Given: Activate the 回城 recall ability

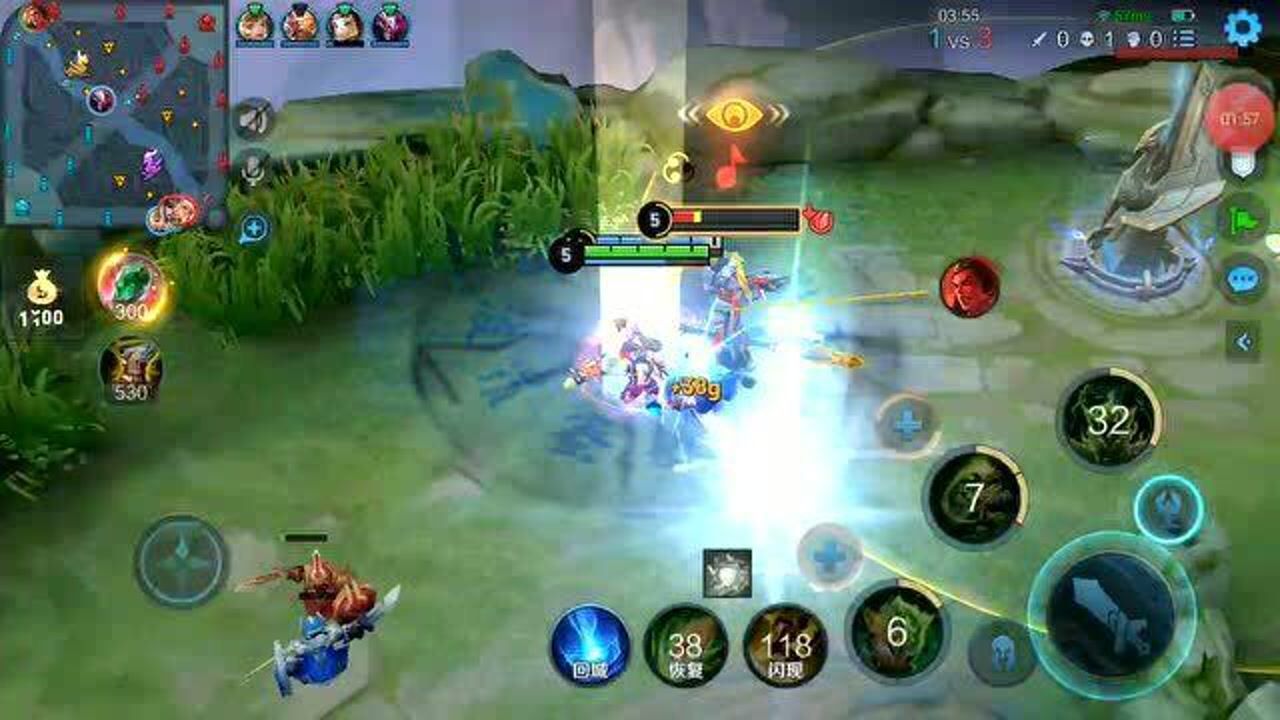Looking at the screenshot, I should click(x=590, y=645).
